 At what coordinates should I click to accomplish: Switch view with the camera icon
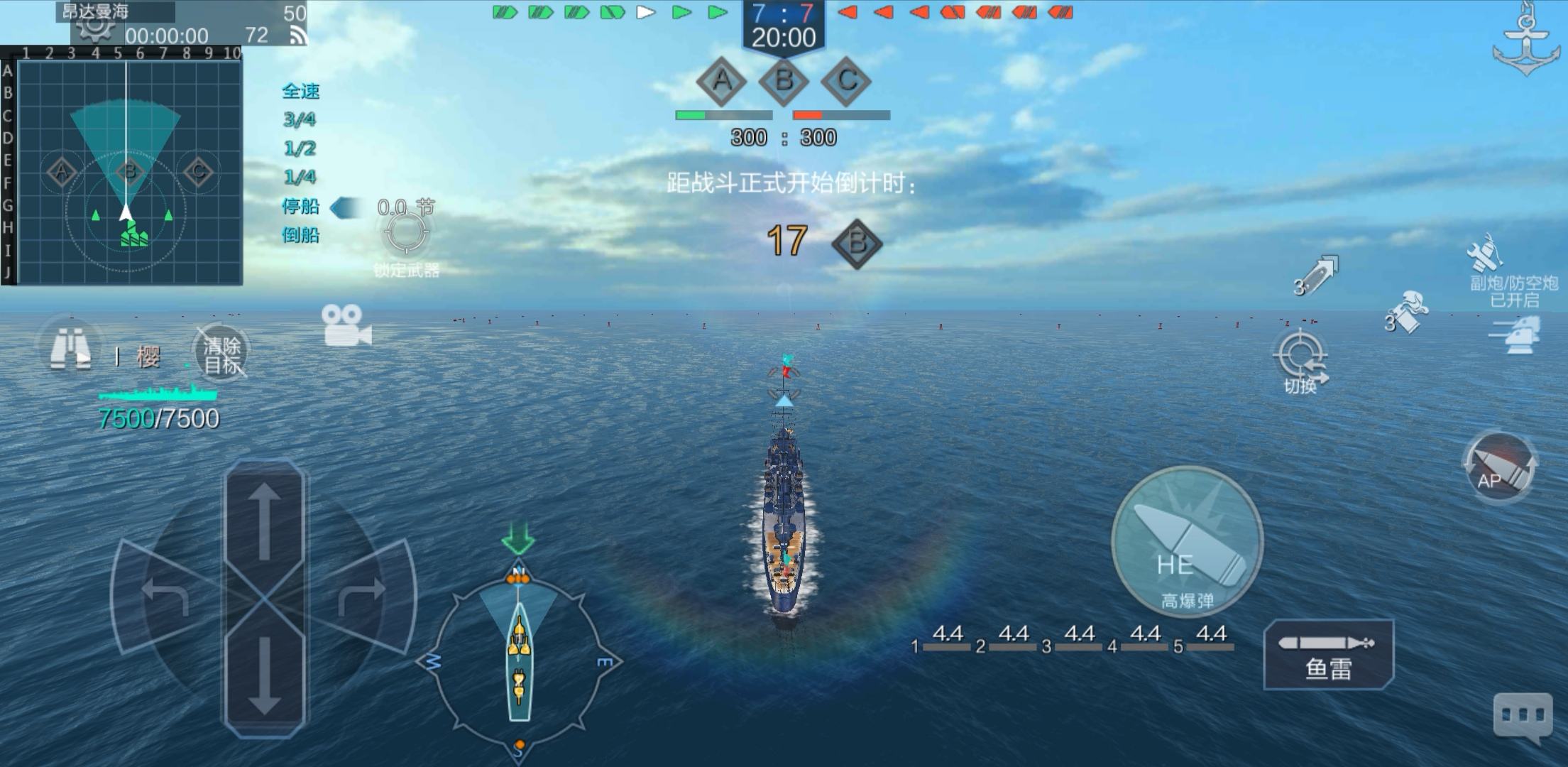(346, 325)
